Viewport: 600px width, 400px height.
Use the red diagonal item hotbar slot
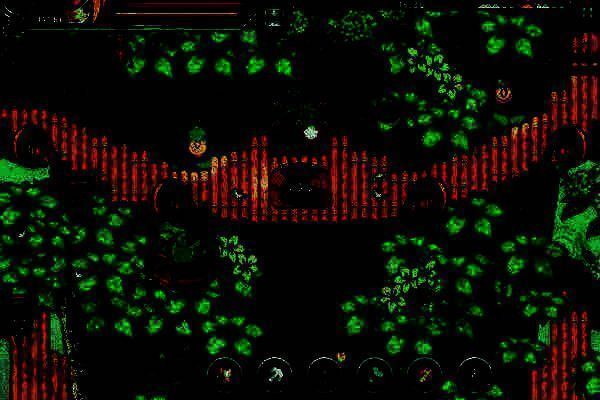point(425,374)
